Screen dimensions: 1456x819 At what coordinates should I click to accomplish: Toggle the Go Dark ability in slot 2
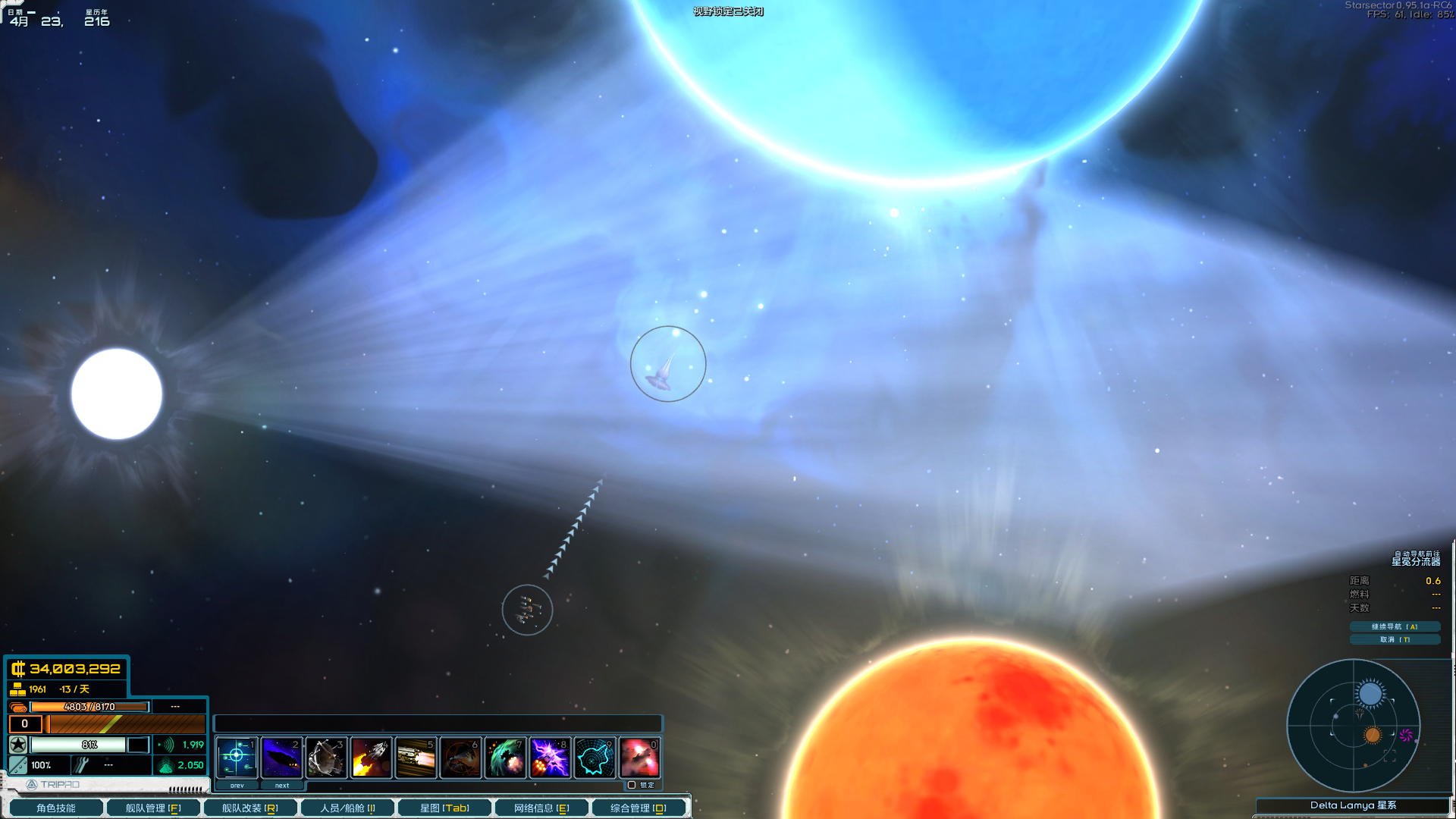click(x=281, y=758)
